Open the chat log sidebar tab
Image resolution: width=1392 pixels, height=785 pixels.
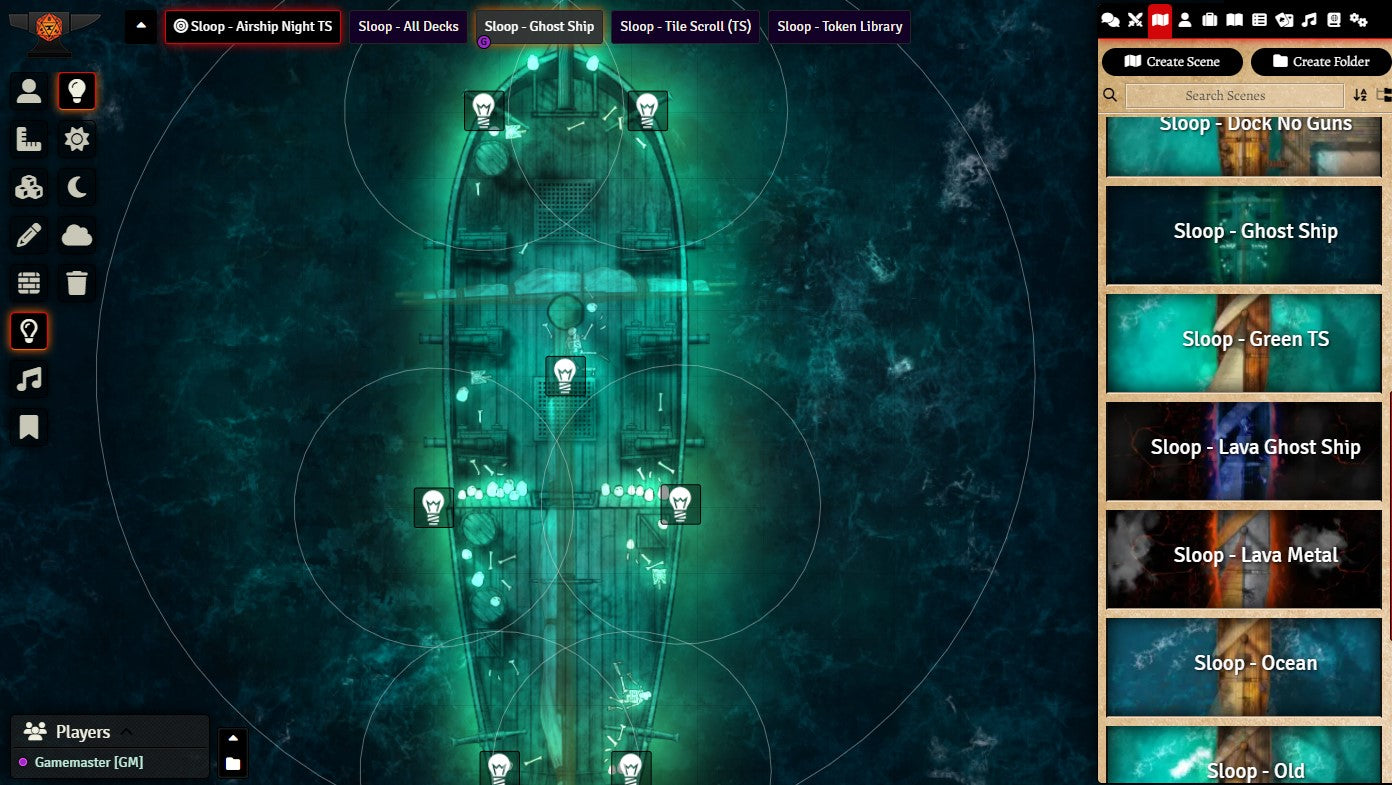pyautogui.click(x=1110, y=20)
